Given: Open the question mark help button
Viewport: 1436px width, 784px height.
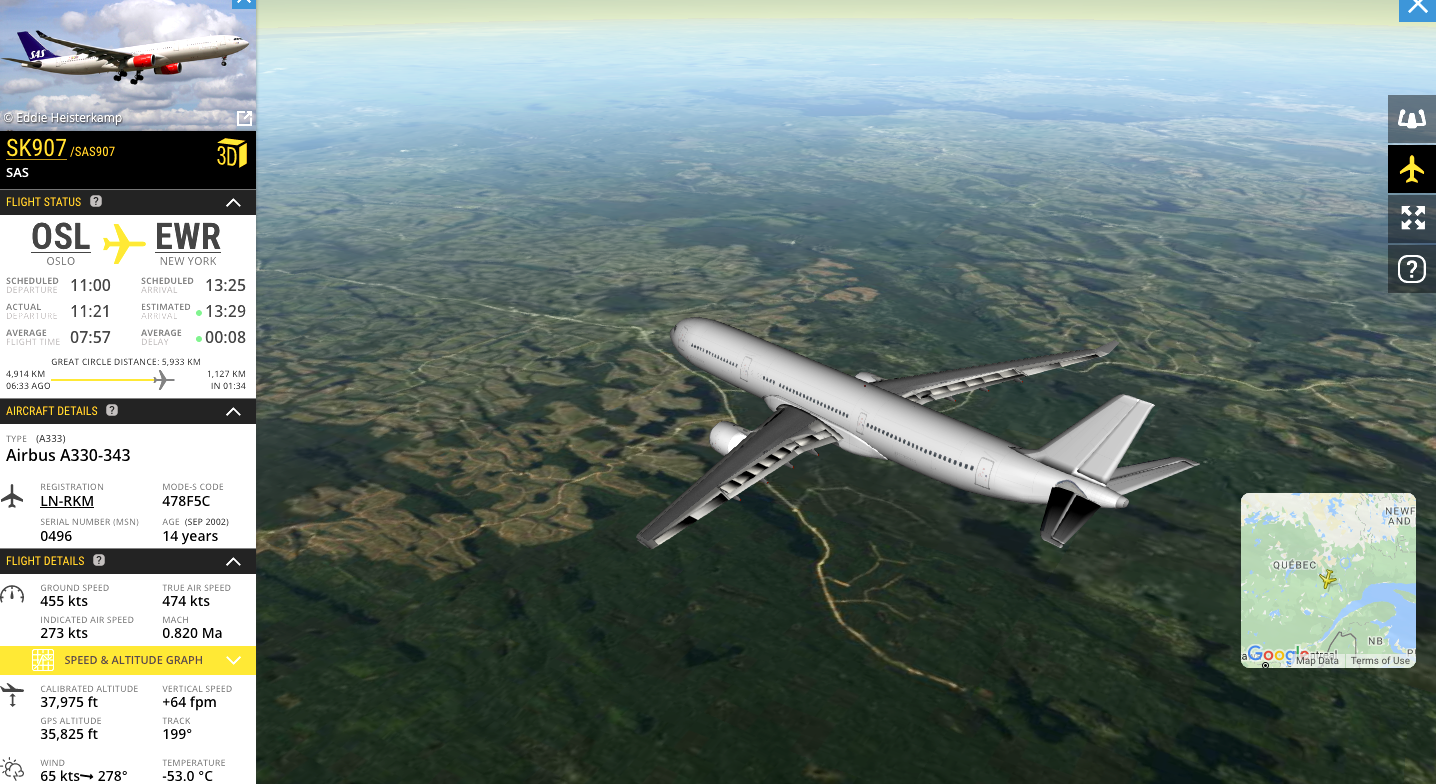Looking at the screenshot, I should pyautogui.click(x=1411, y=268).
